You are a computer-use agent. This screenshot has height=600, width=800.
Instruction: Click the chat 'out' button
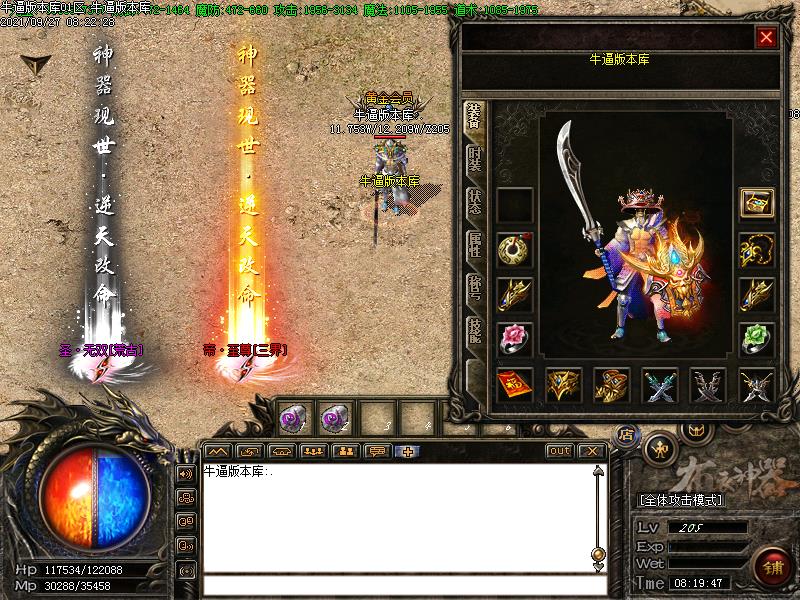[560, 451]
